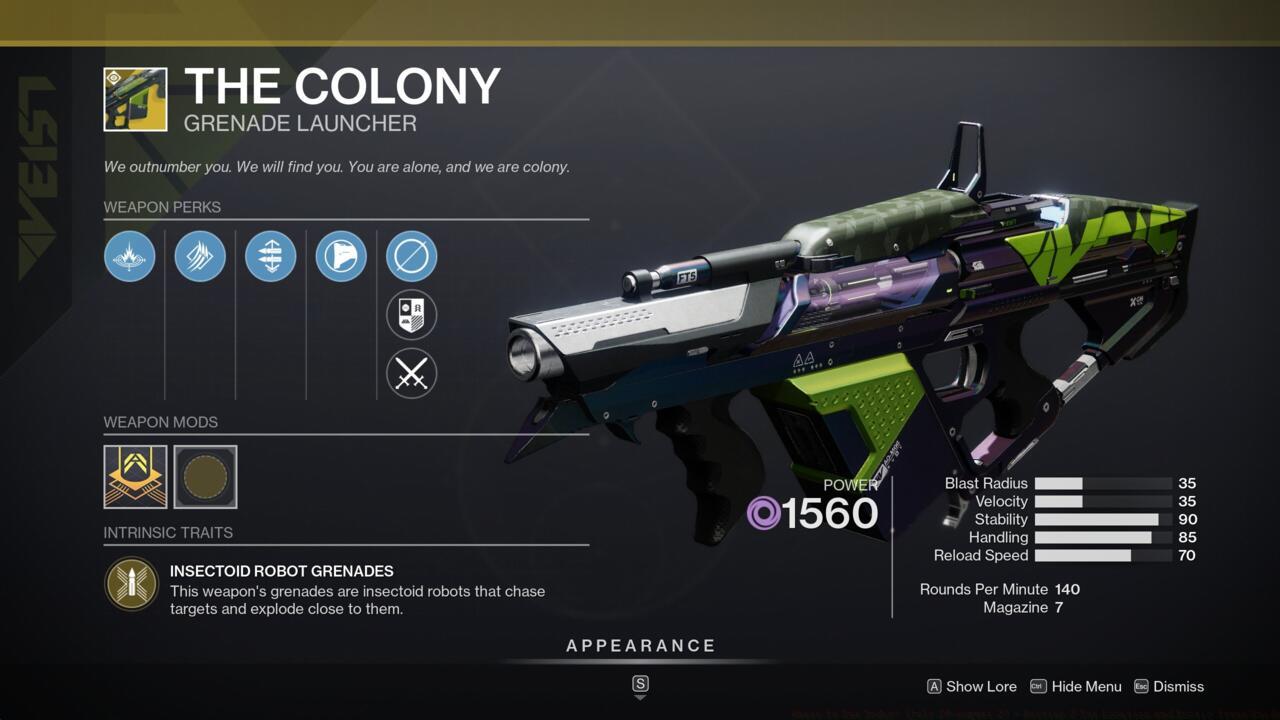Select the flag-shaped trait perk icon
1280x720 pixels.
coord(340,256)
